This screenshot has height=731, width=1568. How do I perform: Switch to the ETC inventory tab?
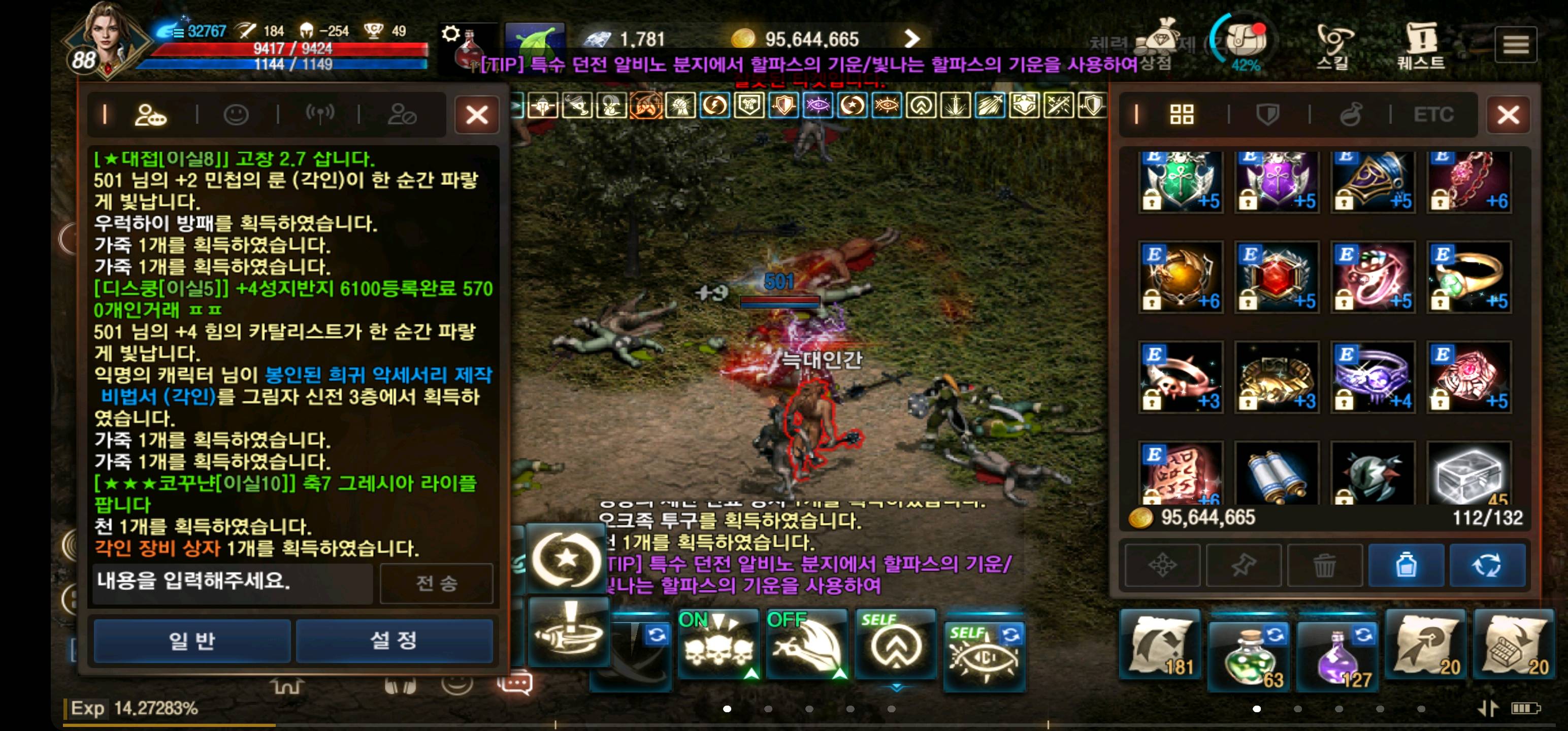pos(1434,114)
